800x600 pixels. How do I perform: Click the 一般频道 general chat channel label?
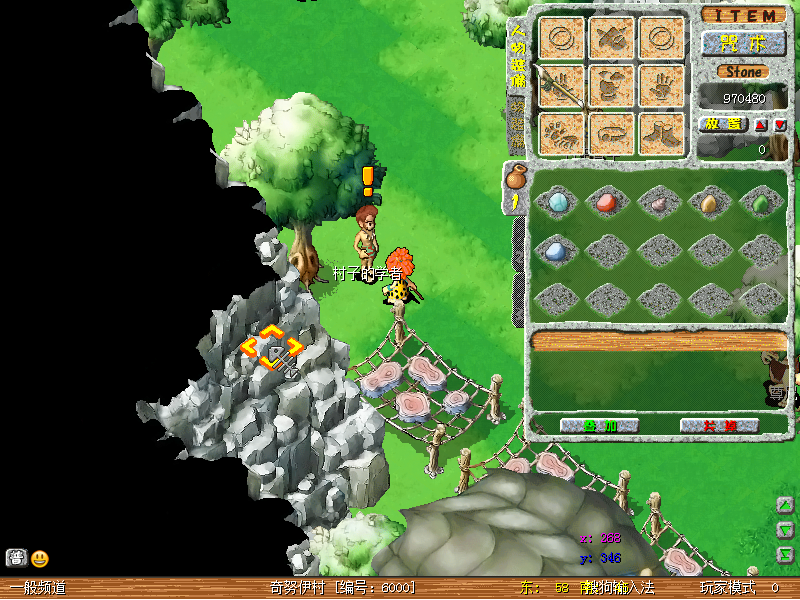[x=38, y=588]
